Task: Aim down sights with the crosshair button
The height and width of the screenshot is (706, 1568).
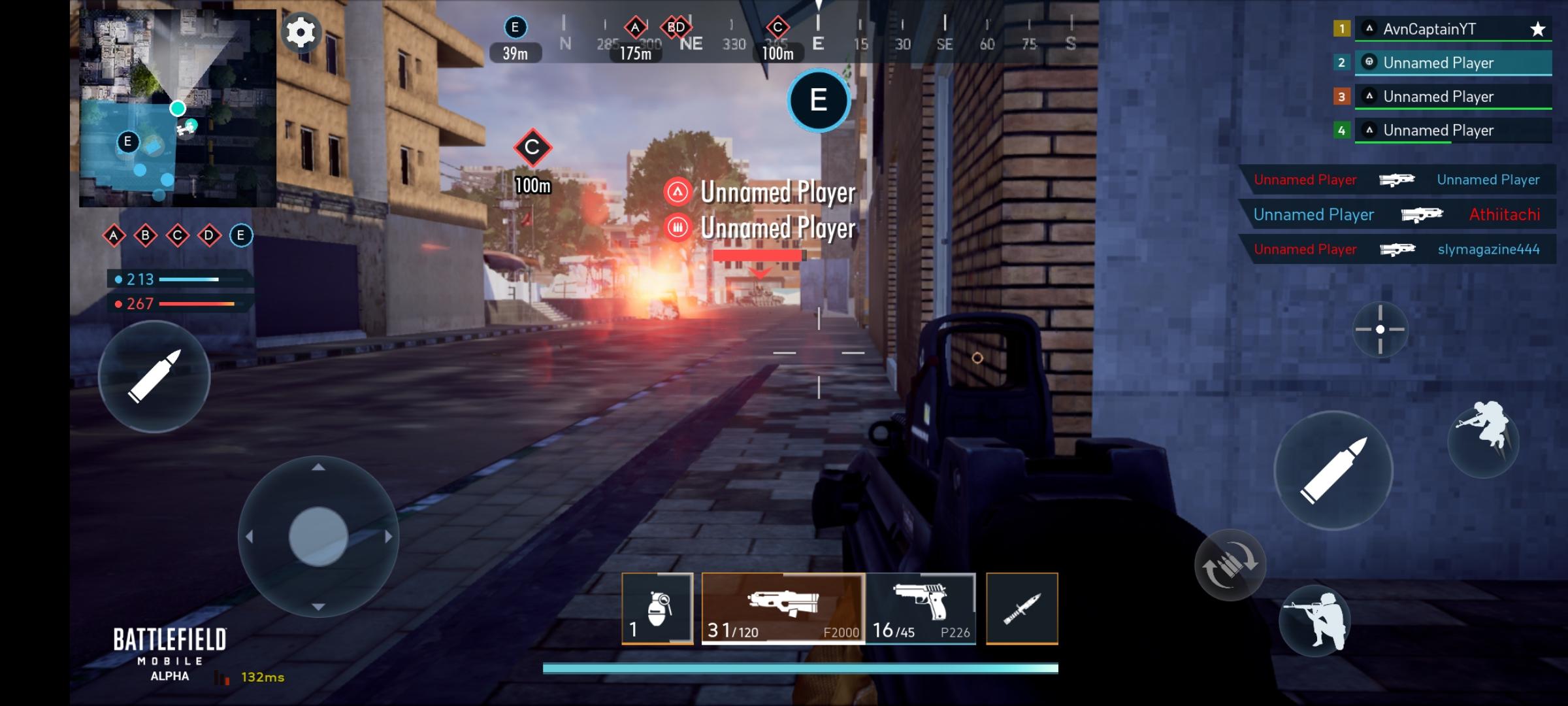Action: [1380, 329]
